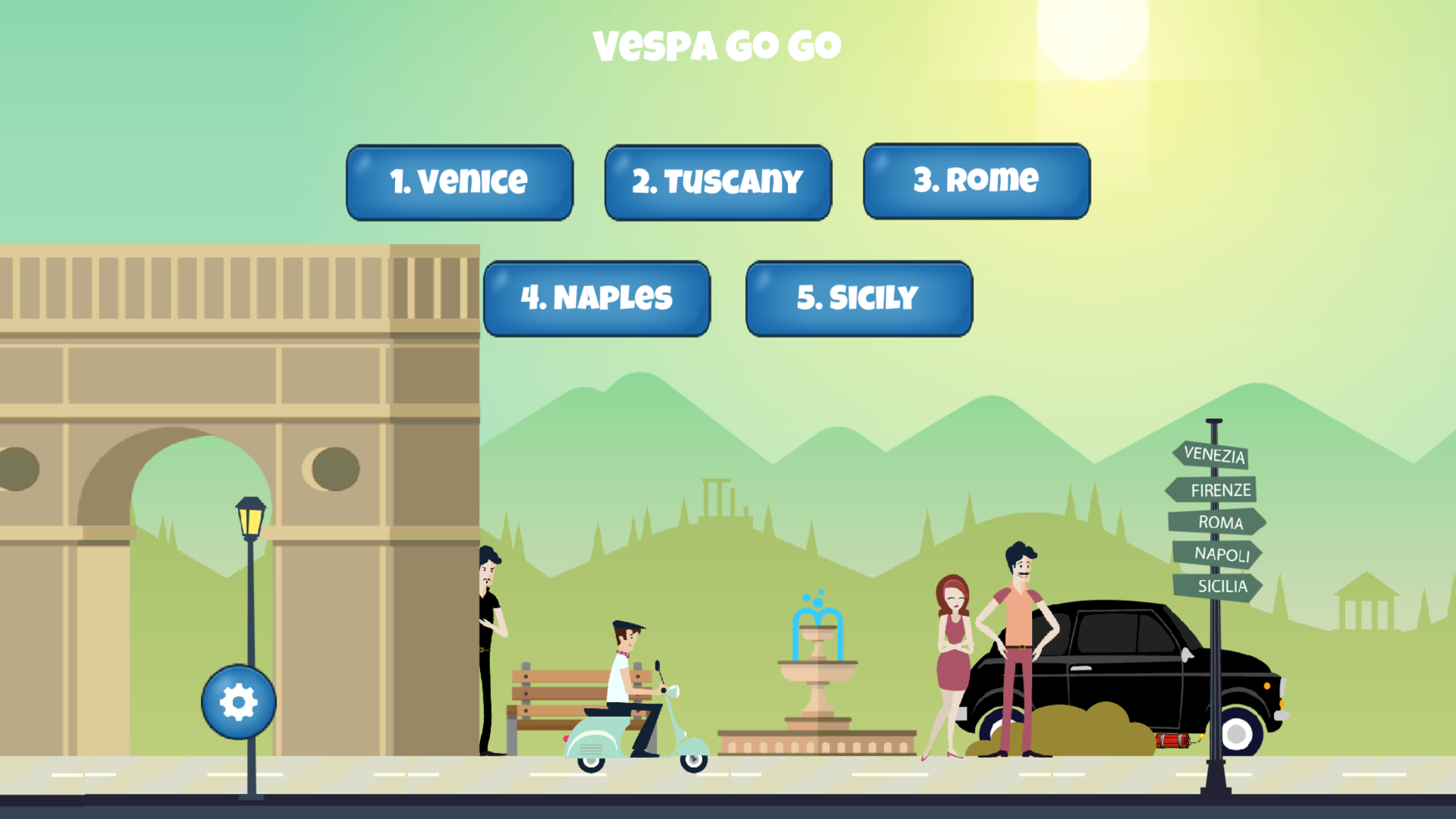
Task: Select level 2 Tuscany
Action: [x=717, y=181]
